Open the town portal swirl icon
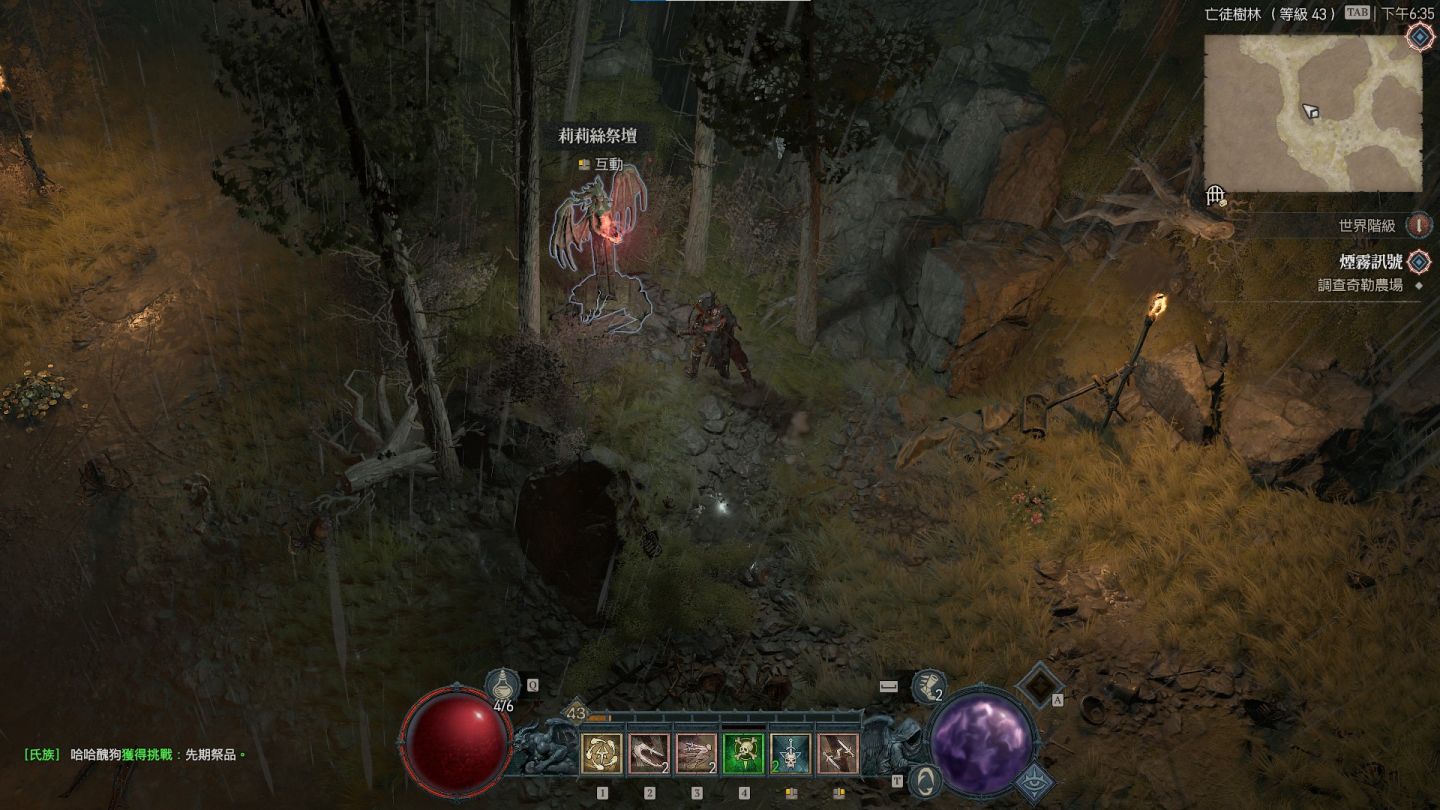This screenshot has width=1440, height=810. pos(926,780)
